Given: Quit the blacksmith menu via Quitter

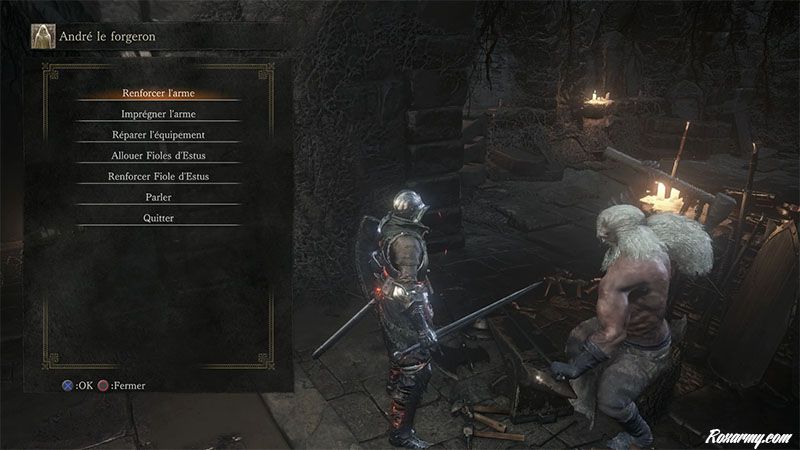Looking at the screenshot, I should [159, 219].
